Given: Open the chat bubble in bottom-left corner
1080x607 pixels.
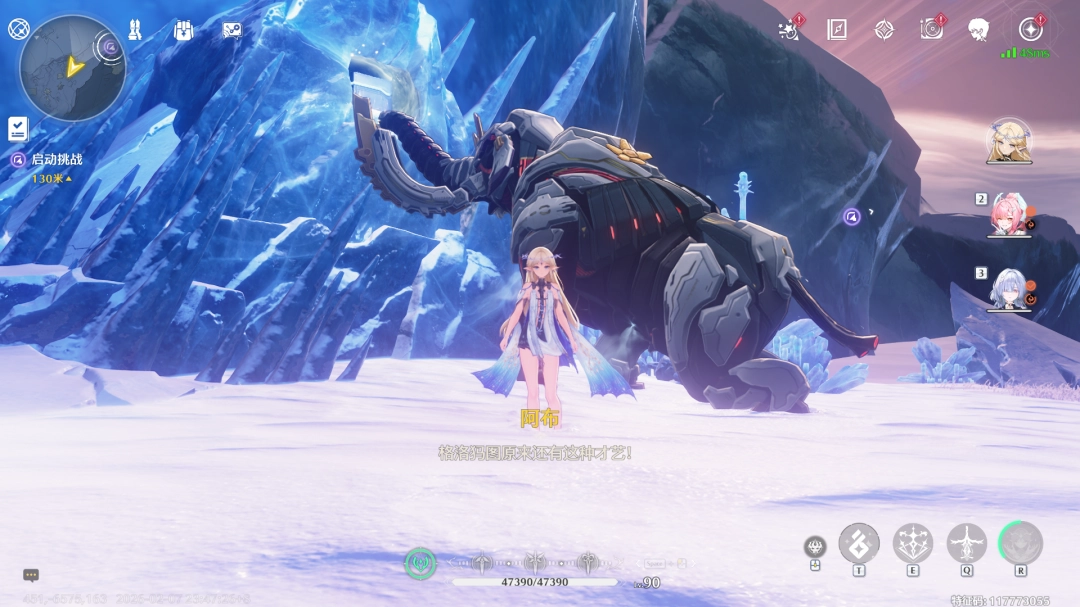Looking at the screenshot, I should point(31,575).
